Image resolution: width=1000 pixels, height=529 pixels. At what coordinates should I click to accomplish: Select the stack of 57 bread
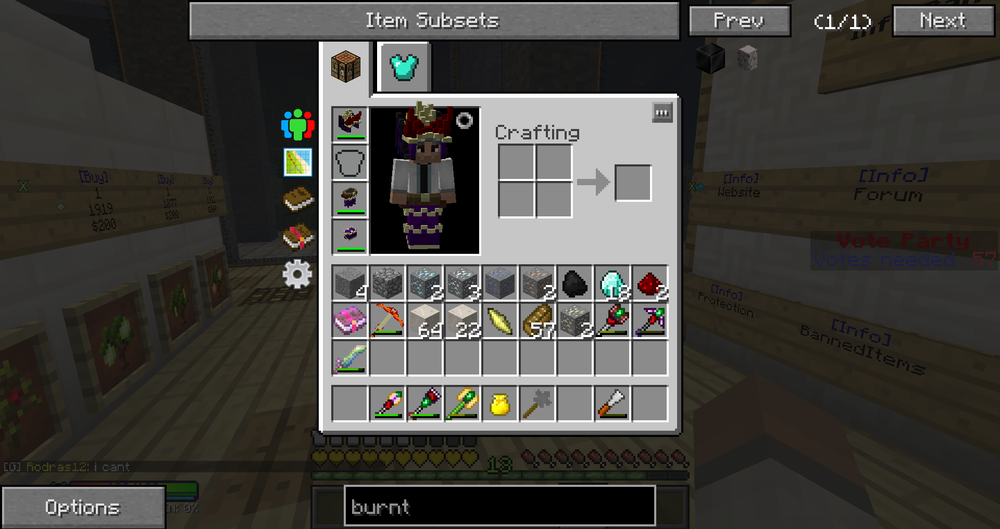[x=537, y=321]
